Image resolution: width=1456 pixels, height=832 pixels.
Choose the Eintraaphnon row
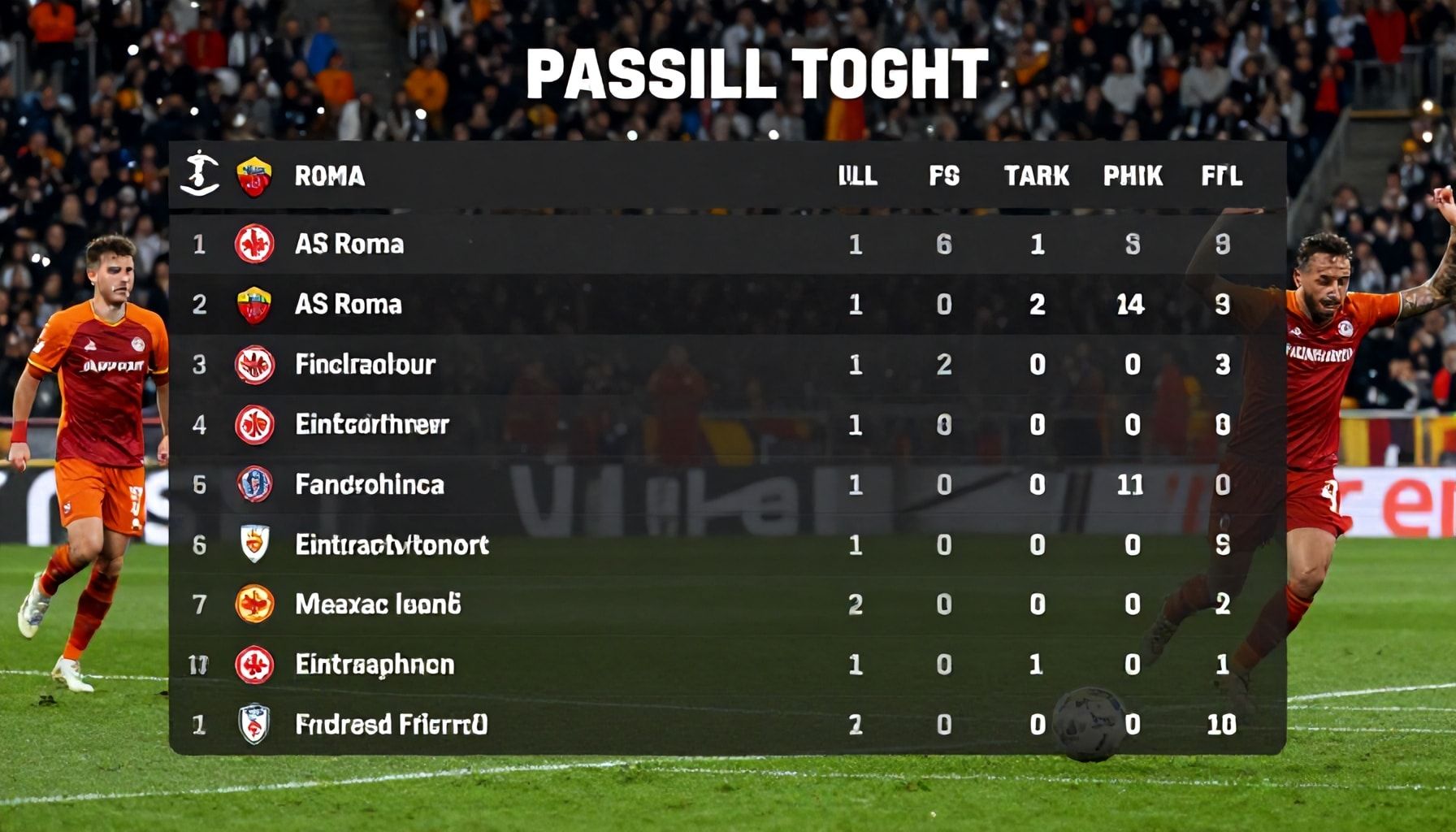pos(375,665)
